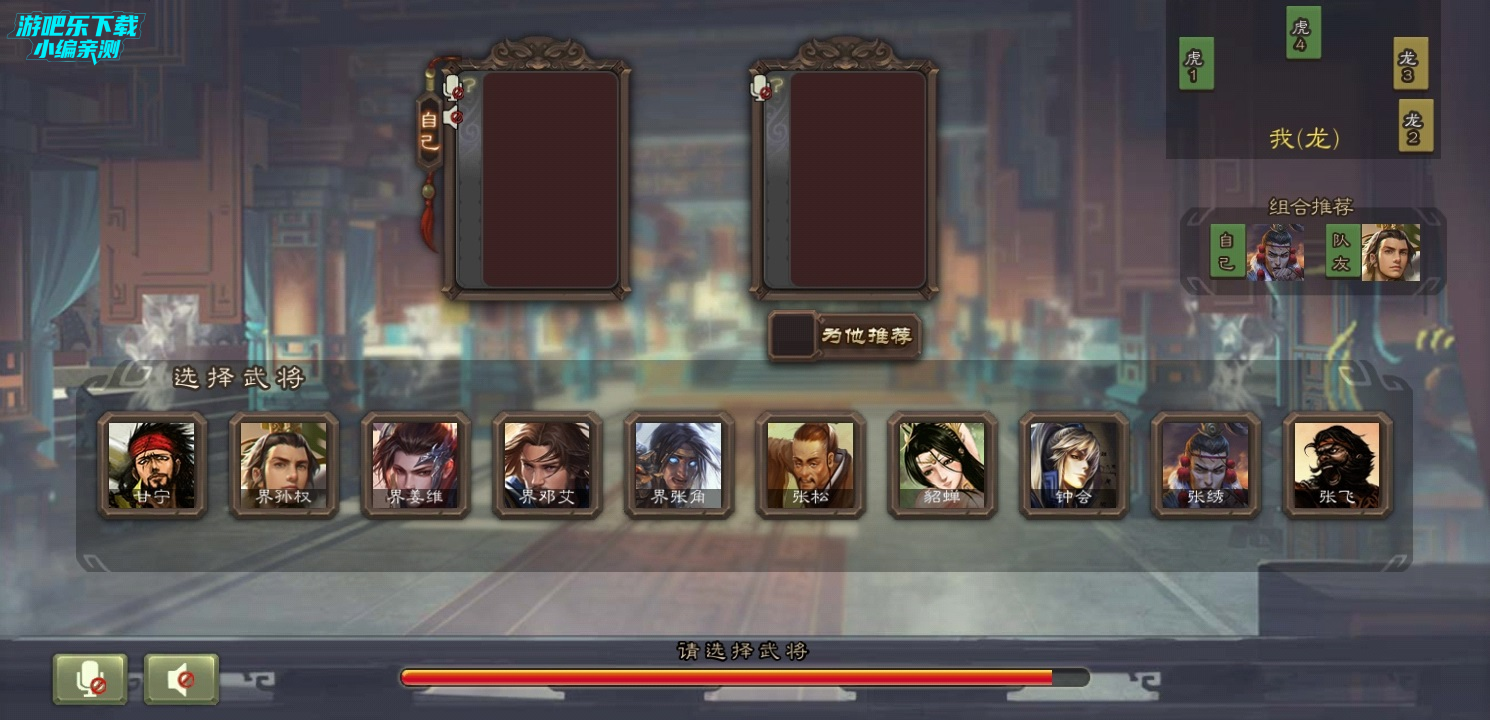
Task: Pick the hero 界姜维
Action: 415,465
